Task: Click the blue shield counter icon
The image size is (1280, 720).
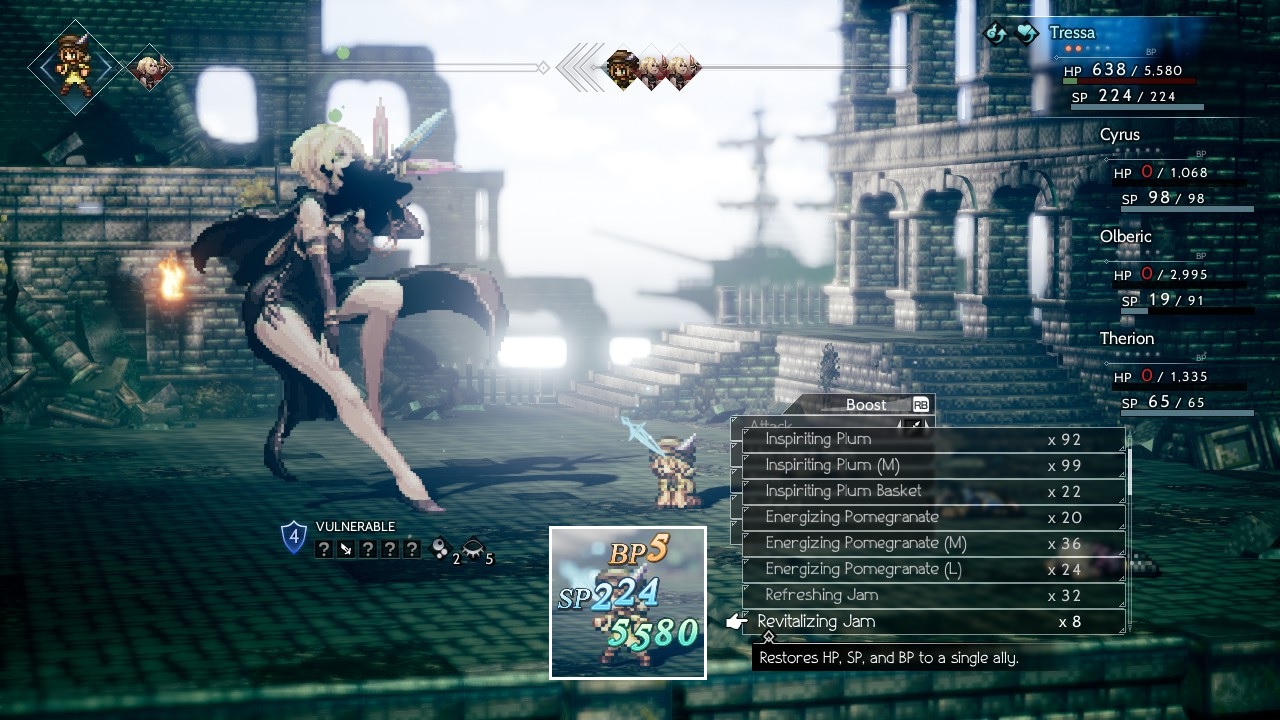Action: tap(293, 537)
